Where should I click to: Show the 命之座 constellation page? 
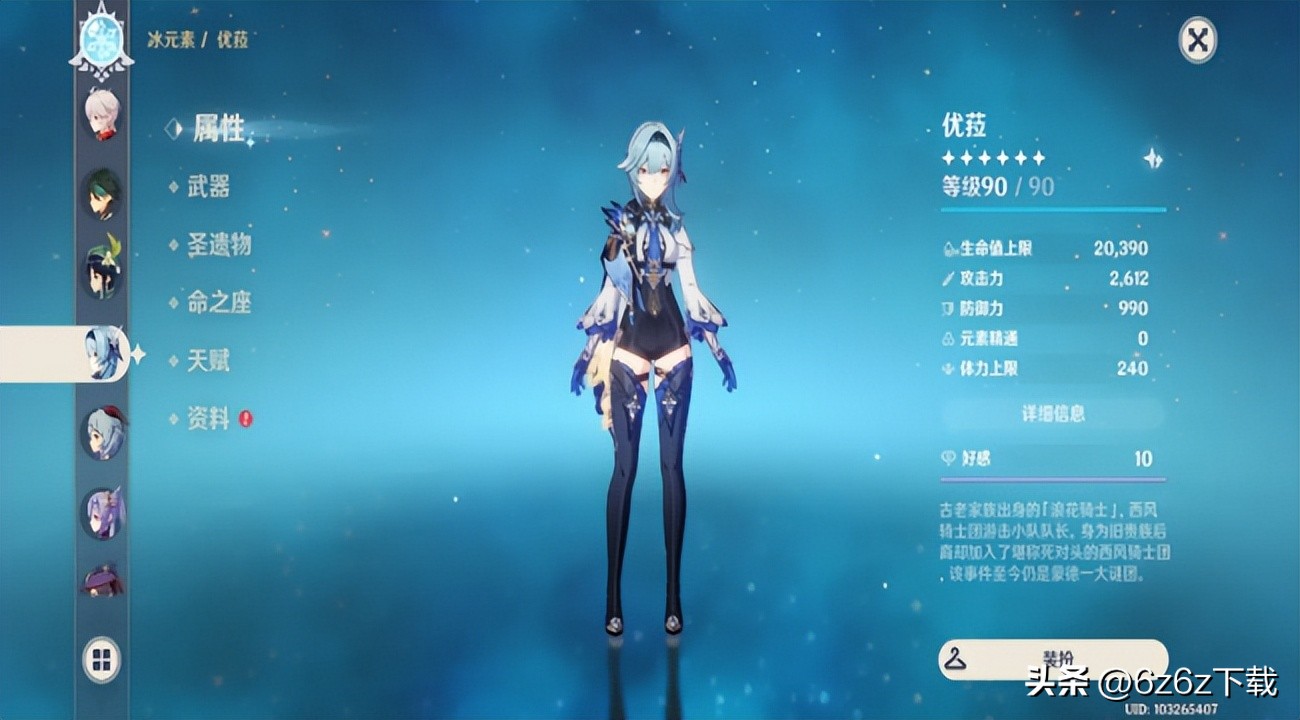click(x=218, y=302)
